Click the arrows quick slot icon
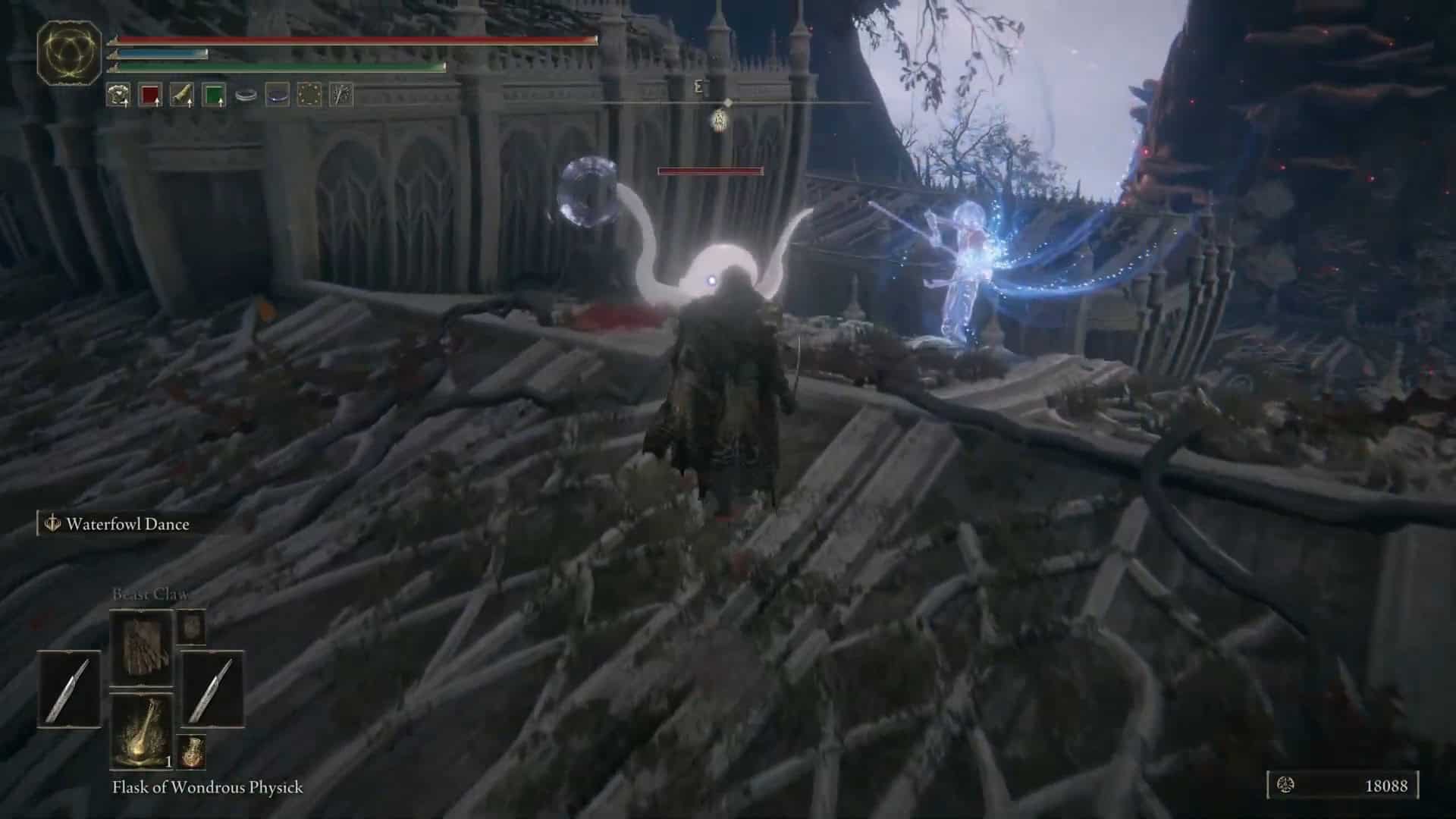 [340, 93]
